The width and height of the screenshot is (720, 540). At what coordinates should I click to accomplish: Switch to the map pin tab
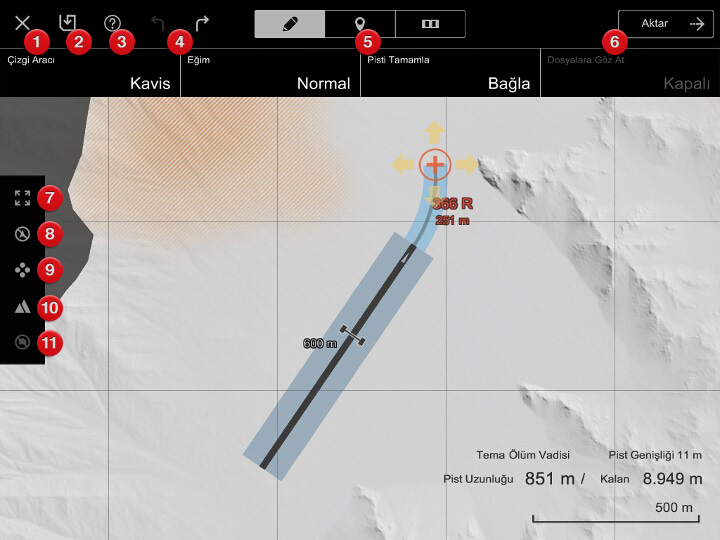[360, 24]
